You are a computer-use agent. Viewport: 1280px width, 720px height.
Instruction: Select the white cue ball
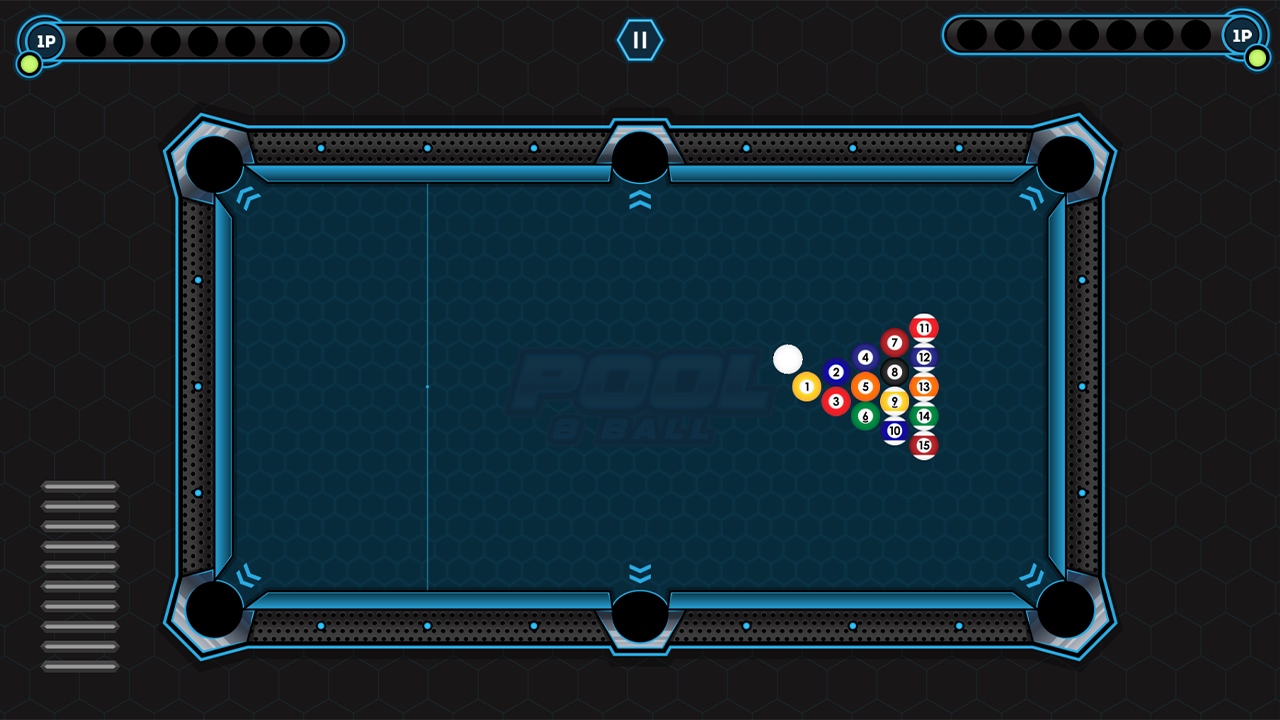pyautogui.click(x=789, y=357)
